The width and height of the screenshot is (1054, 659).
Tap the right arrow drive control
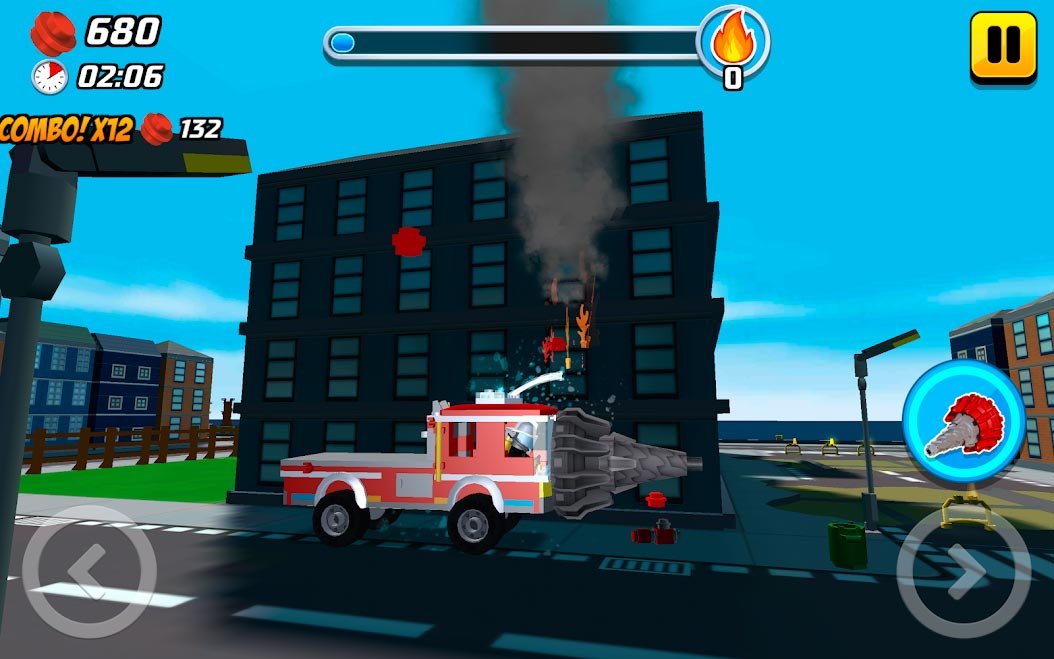click(964, 572)
